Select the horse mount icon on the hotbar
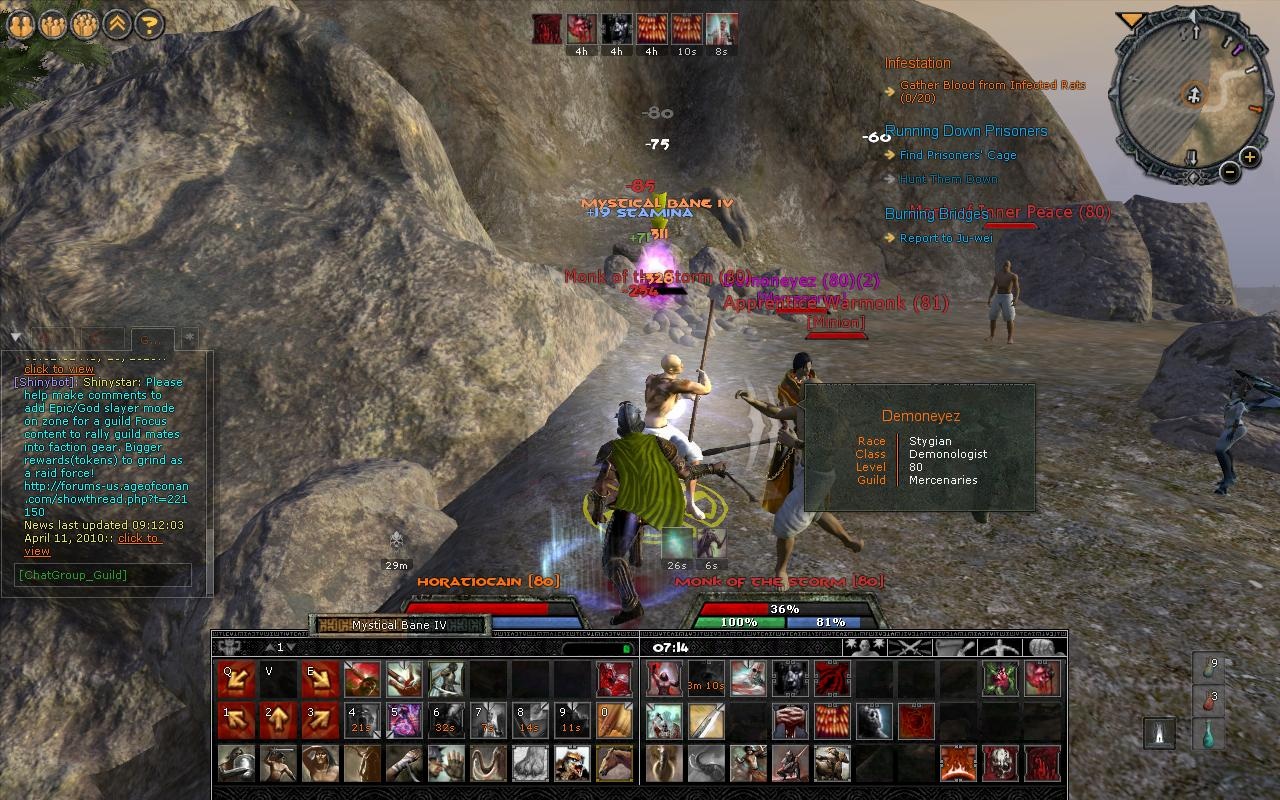This screenshot has height=800, width=1280. pyautogui.click(x=614, y=764)
